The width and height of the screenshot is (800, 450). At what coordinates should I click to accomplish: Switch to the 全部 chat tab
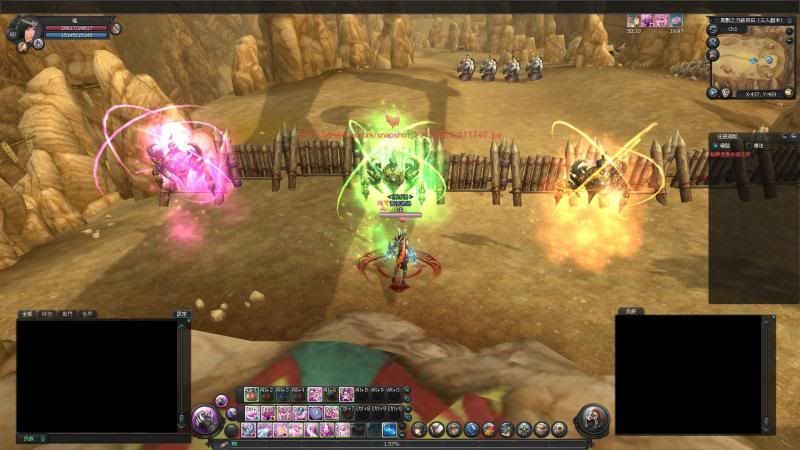tap(27, 314)
